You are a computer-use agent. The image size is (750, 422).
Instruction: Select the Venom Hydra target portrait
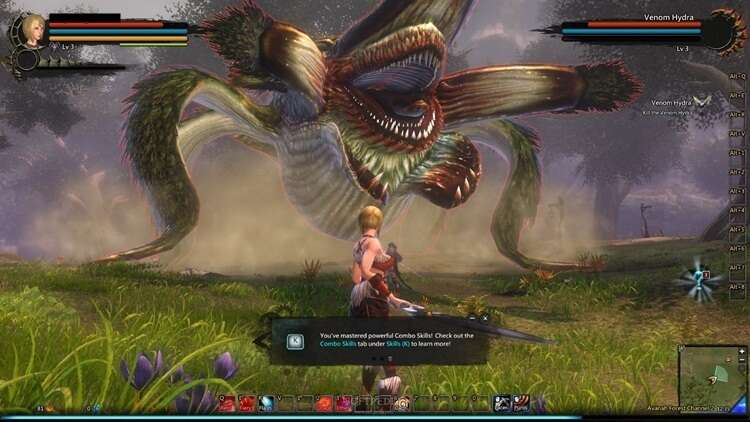click(x=727, y=30)
